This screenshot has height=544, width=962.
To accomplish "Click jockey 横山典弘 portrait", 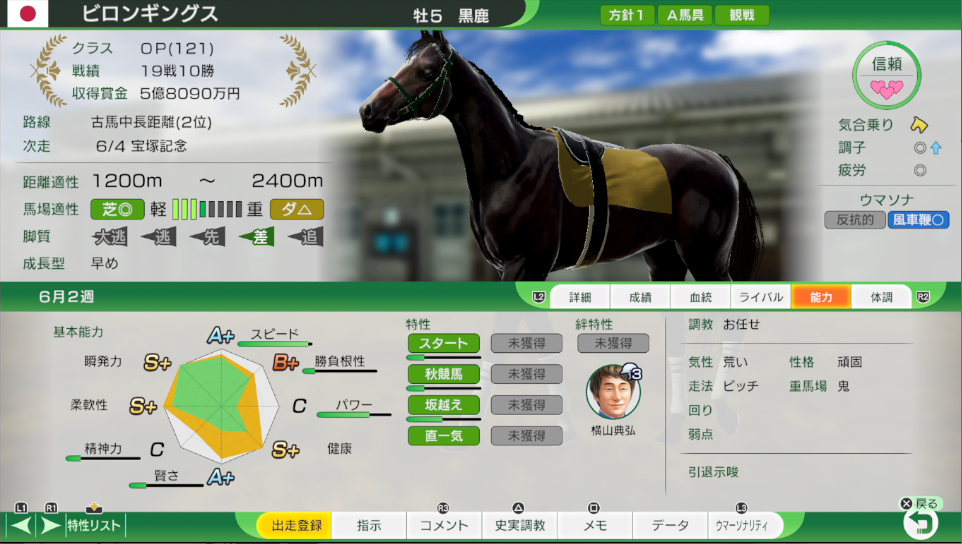I will click(612, 392).
